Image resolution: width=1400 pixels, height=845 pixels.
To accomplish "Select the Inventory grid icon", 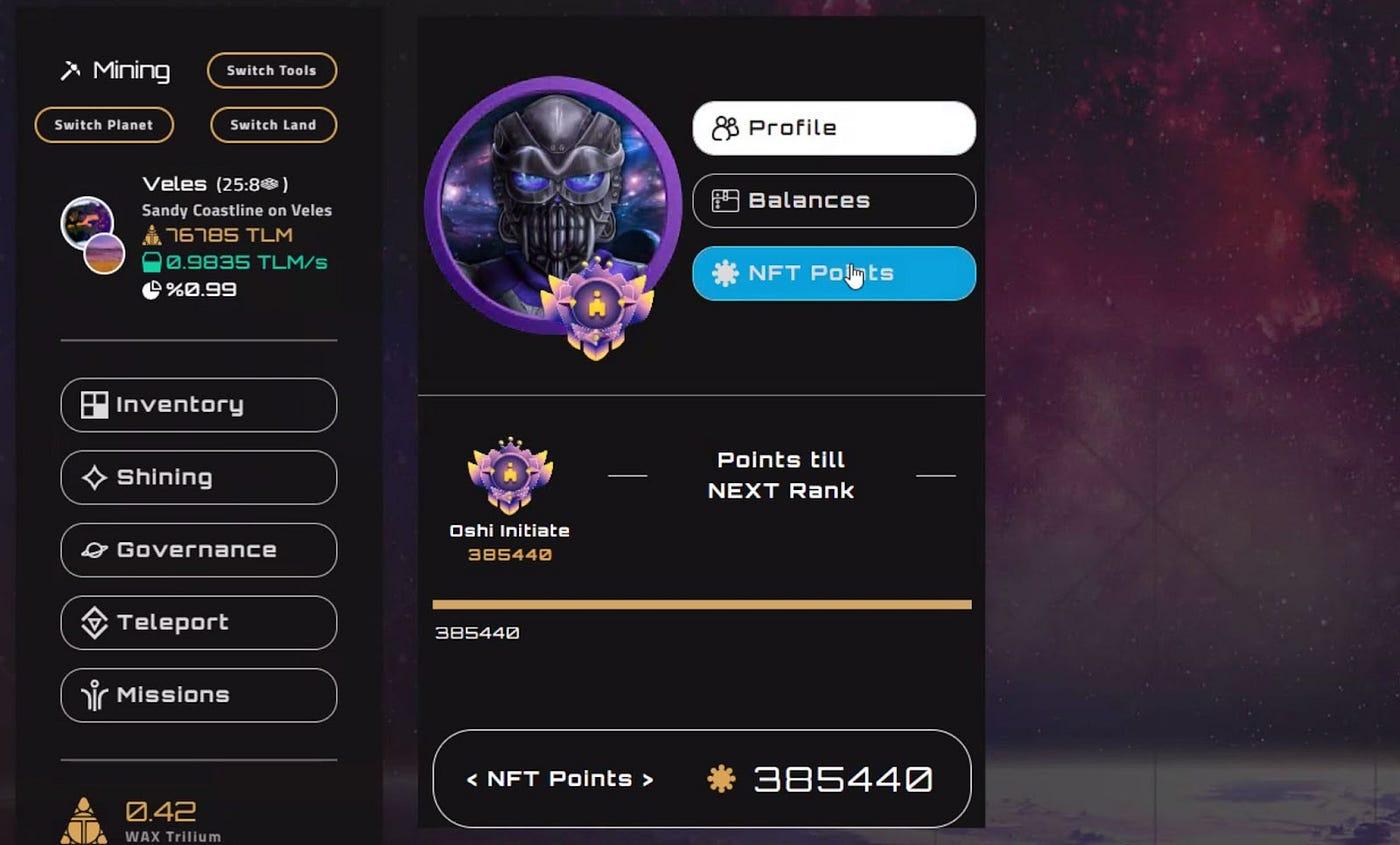I will (x=94, y=405).
